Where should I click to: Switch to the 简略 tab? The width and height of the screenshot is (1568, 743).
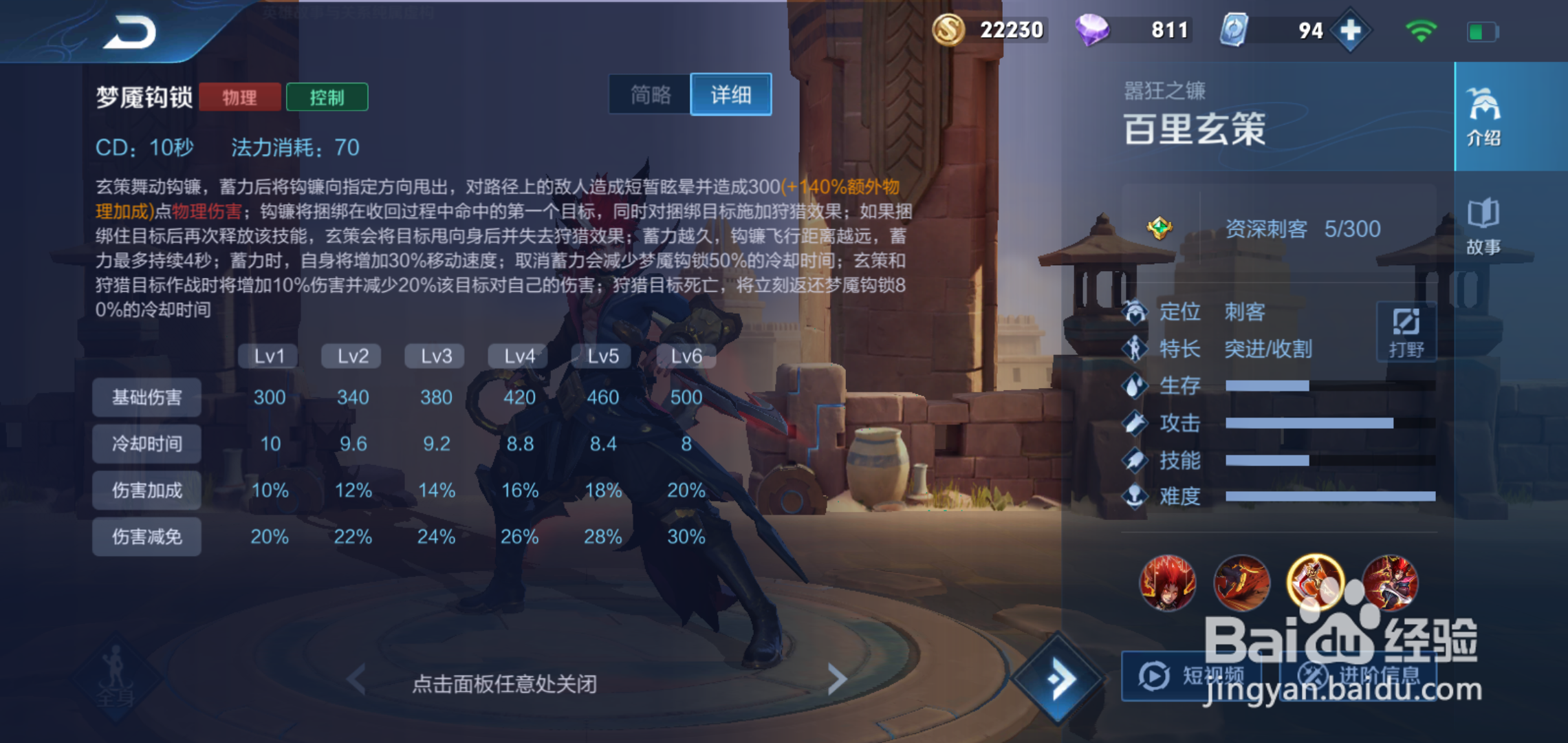point(649,94)
